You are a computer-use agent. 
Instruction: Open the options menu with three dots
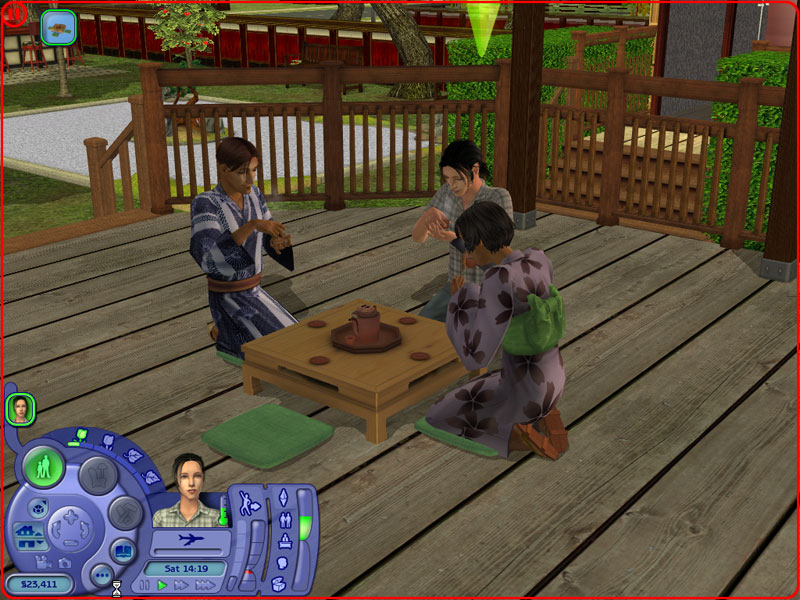coord(101,575)
